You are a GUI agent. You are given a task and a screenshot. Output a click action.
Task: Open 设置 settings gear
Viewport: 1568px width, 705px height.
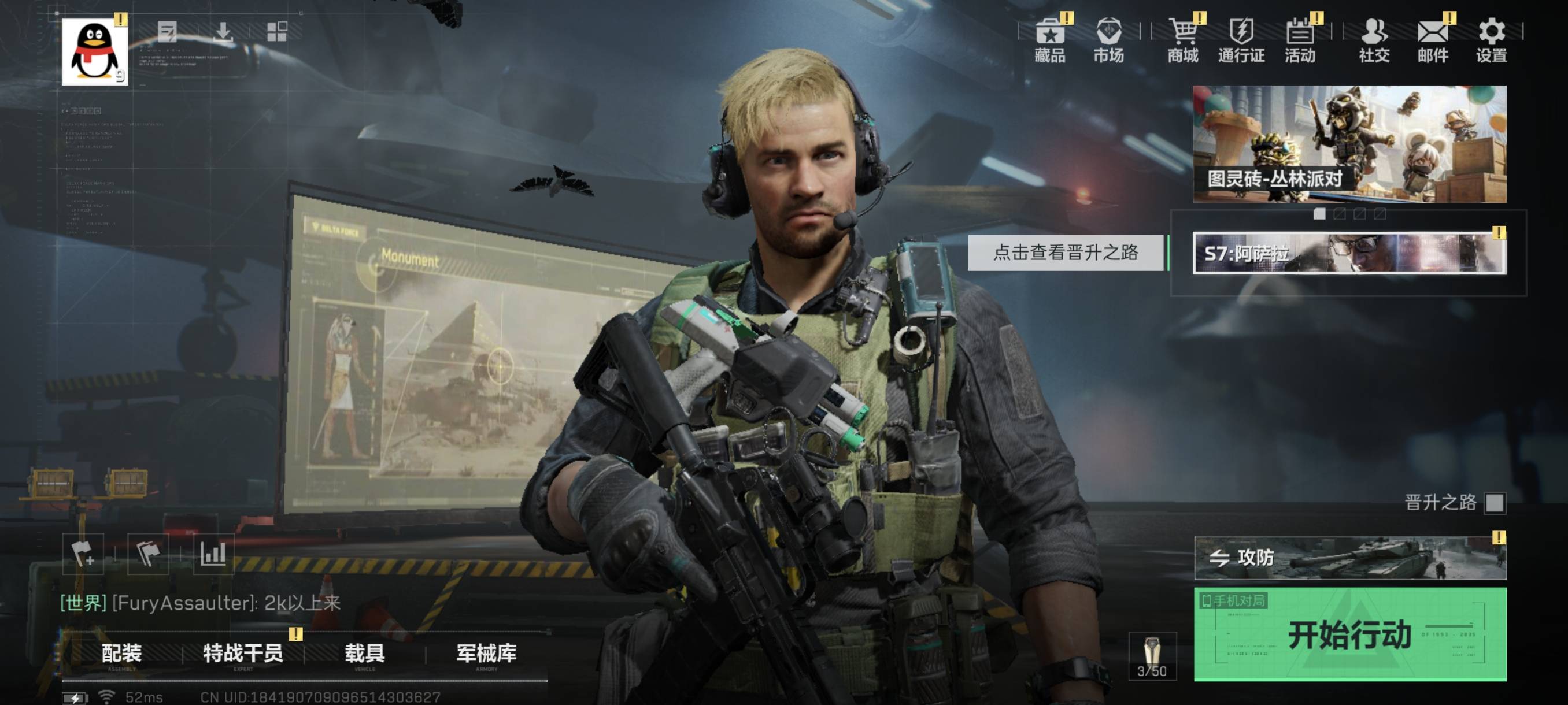pos(1491,40)
